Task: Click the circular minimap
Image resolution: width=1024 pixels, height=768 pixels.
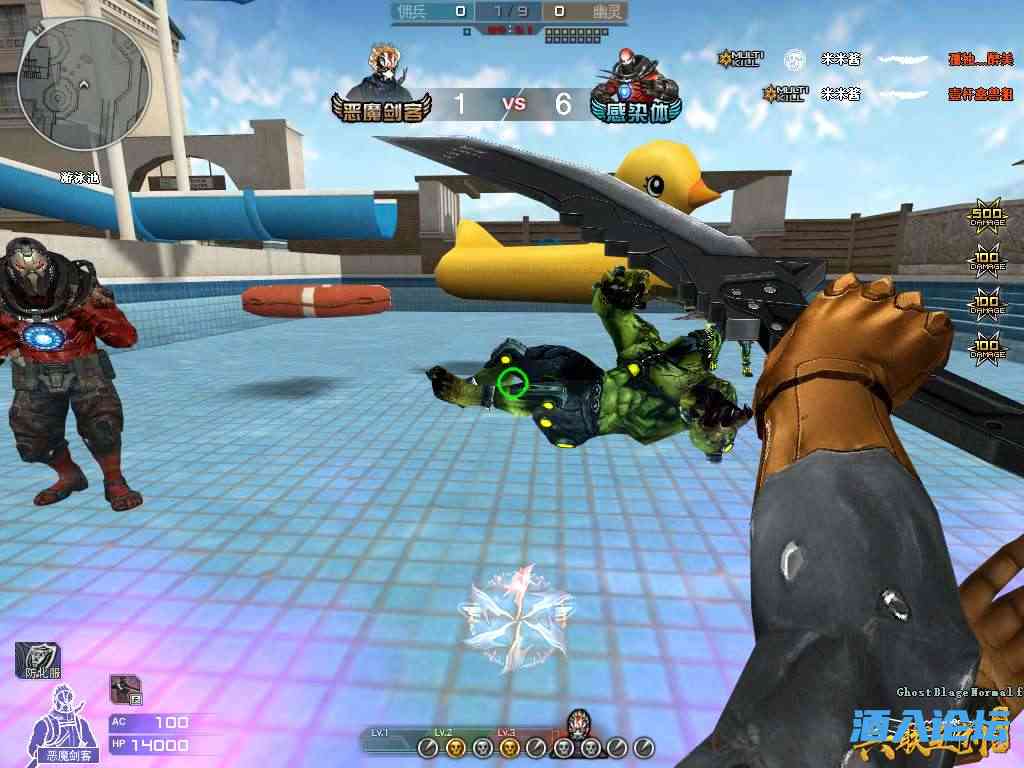Action: (84, 84)
